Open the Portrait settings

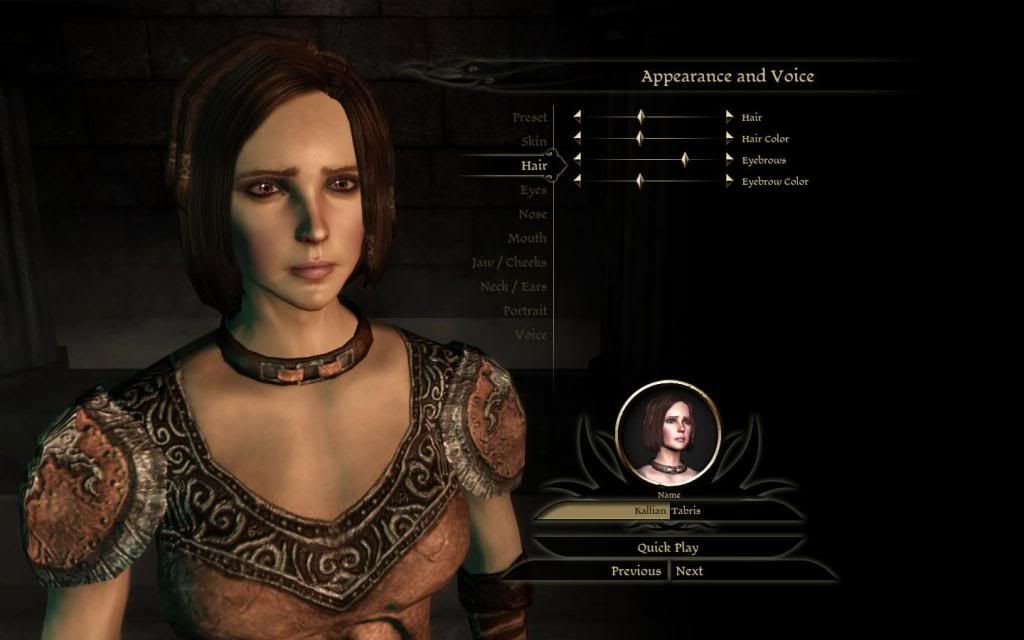[x=525, y=311]
